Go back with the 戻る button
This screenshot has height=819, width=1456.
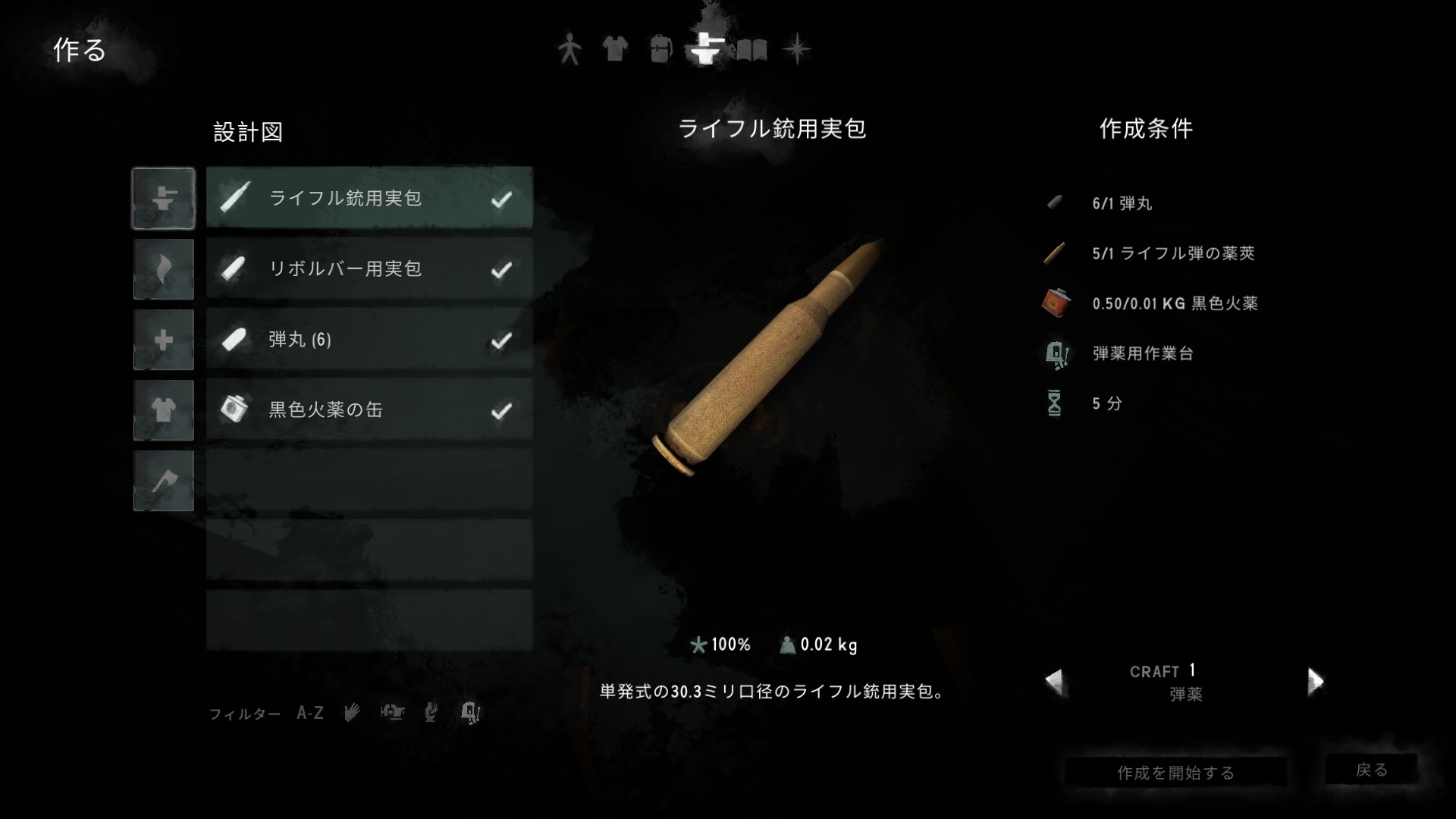point(1371,770)
